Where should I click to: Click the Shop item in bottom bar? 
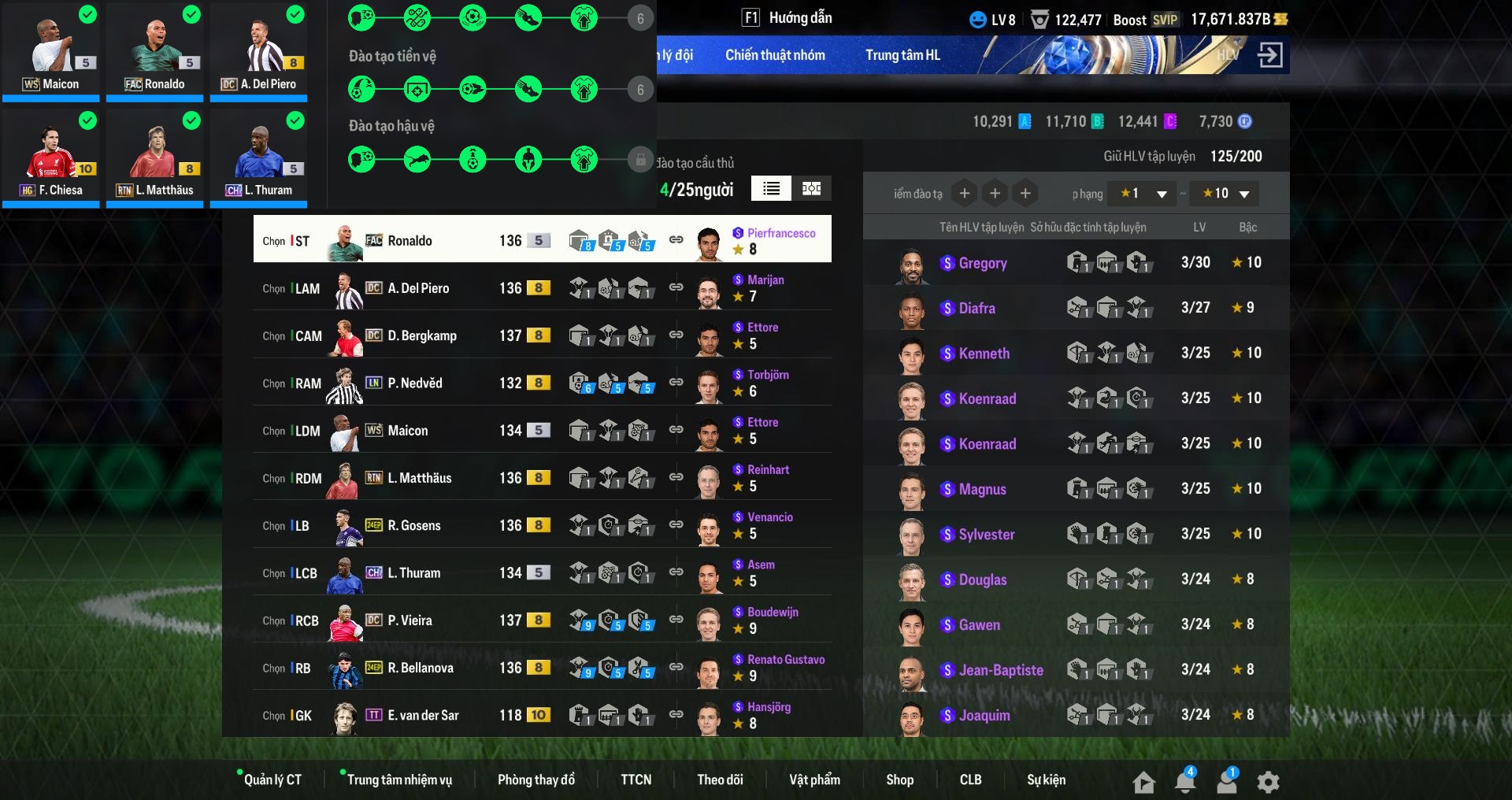tap(900, 780)
